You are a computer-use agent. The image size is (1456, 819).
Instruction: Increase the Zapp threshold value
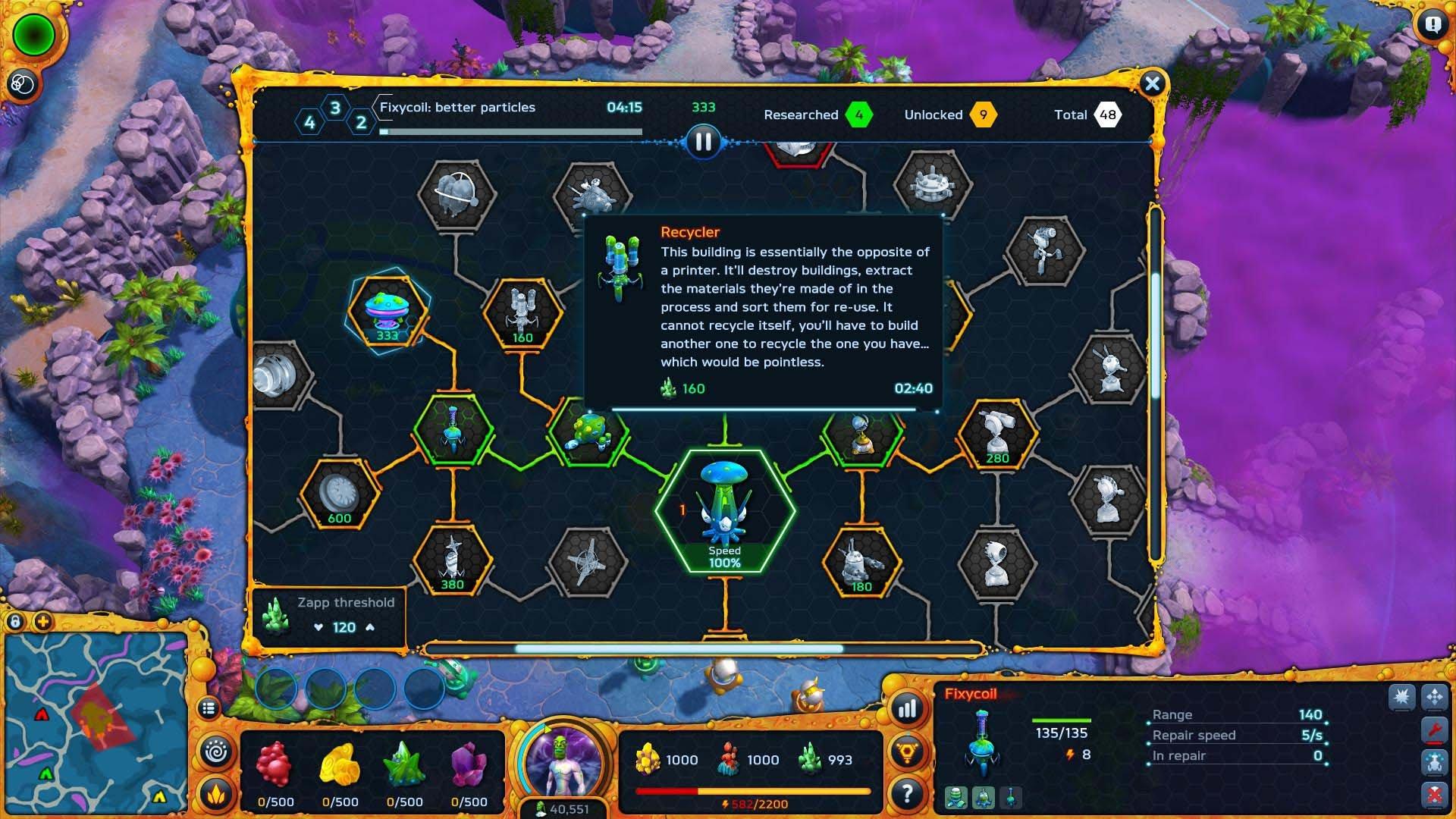[x=369, y=627]
